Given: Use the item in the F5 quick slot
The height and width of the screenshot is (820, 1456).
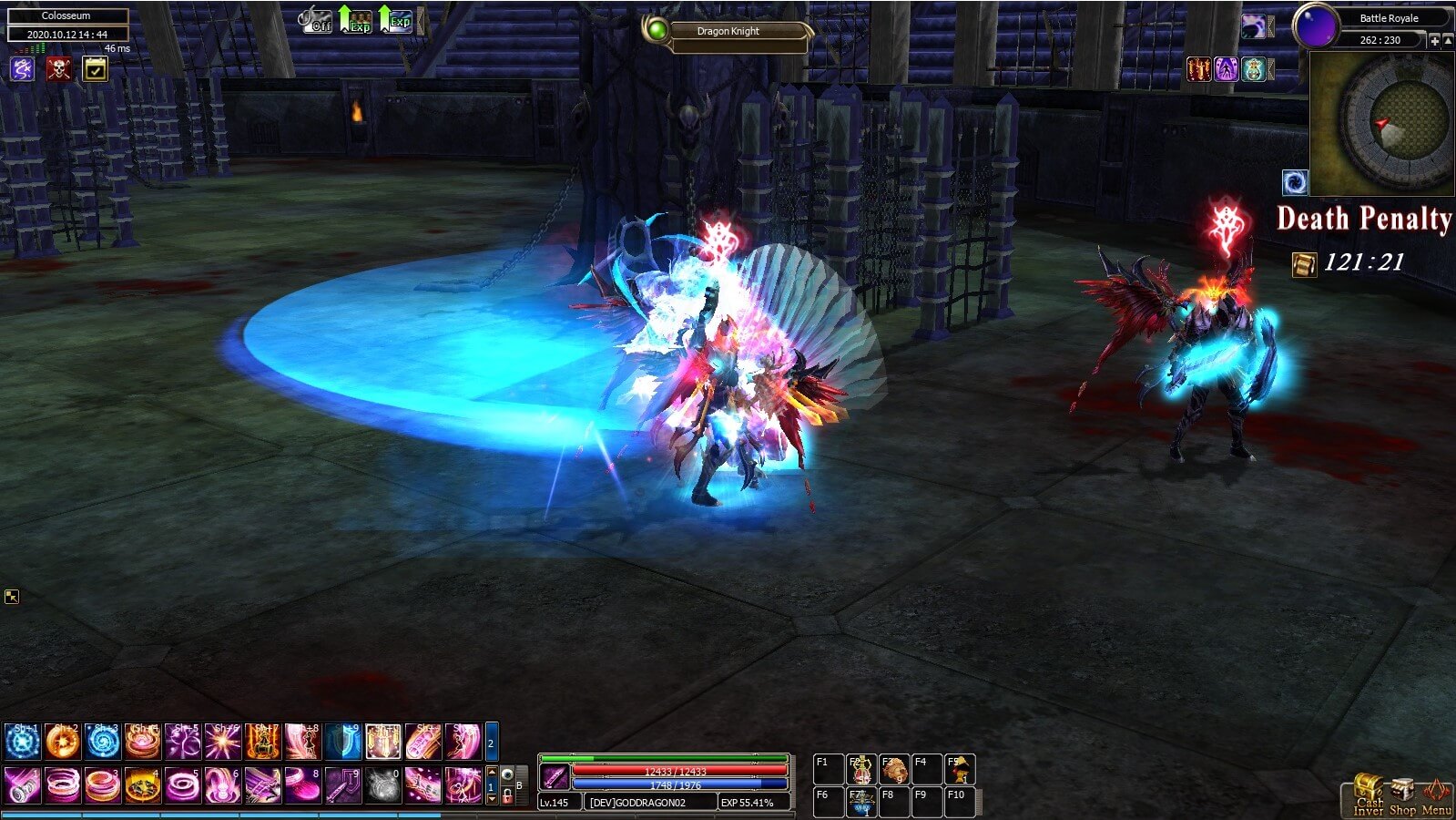Looking at the screenshot, I should pos(959,769).
